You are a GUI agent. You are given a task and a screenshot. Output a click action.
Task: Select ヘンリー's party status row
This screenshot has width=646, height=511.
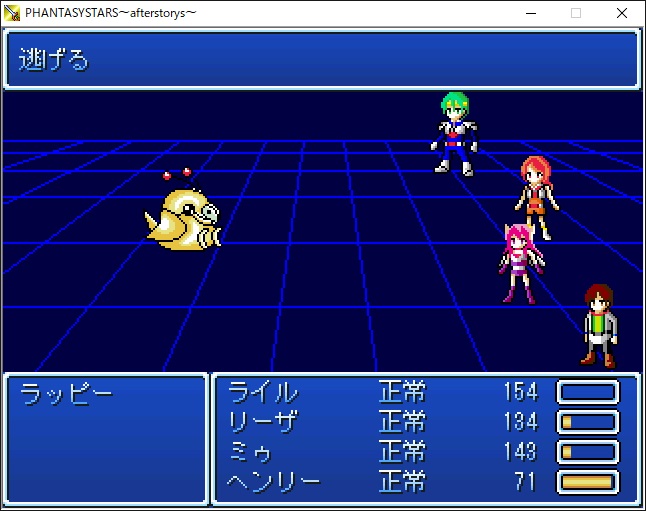pyautogui.click(x=275, y=482)
